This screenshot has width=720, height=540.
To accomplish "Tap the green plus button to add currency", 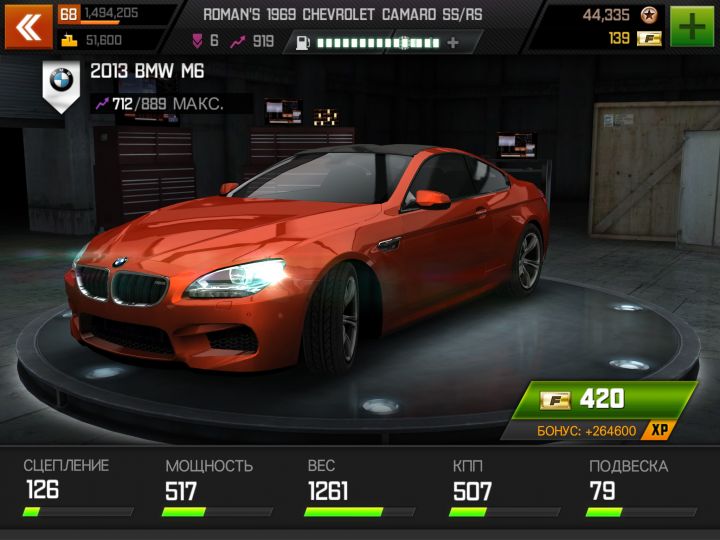I will (x=692, y=27).
